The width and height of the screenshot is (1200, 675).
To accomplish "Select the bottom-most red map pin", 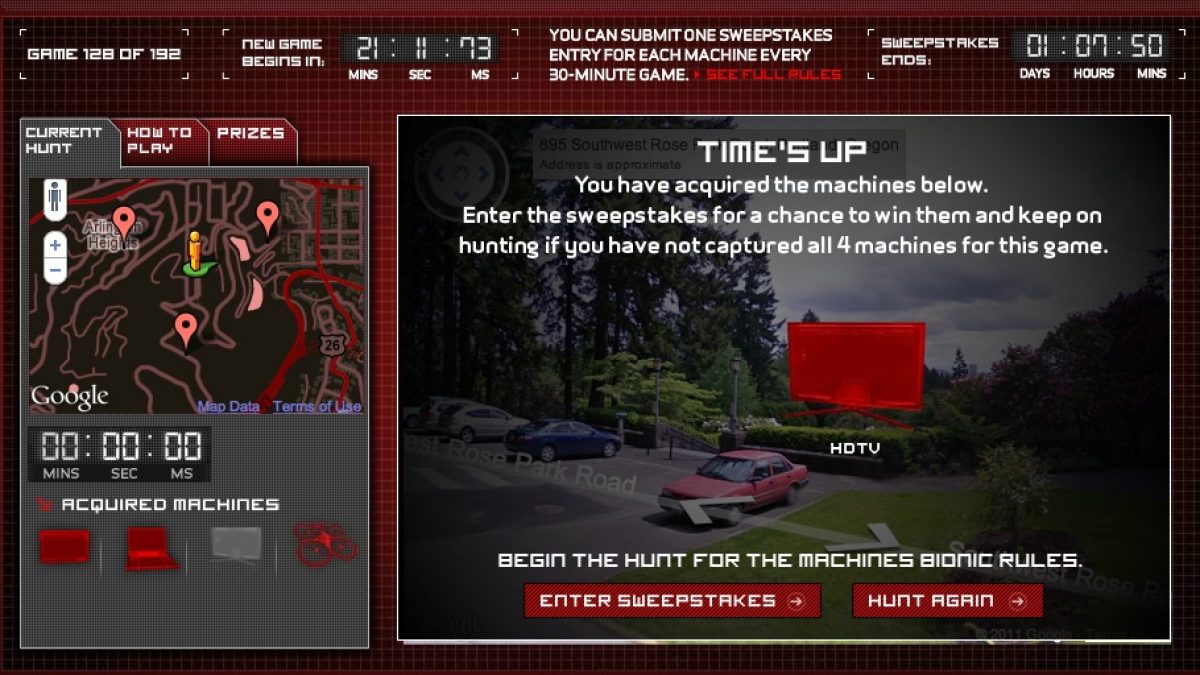I will pyautogui.click(x=185, y=327).
